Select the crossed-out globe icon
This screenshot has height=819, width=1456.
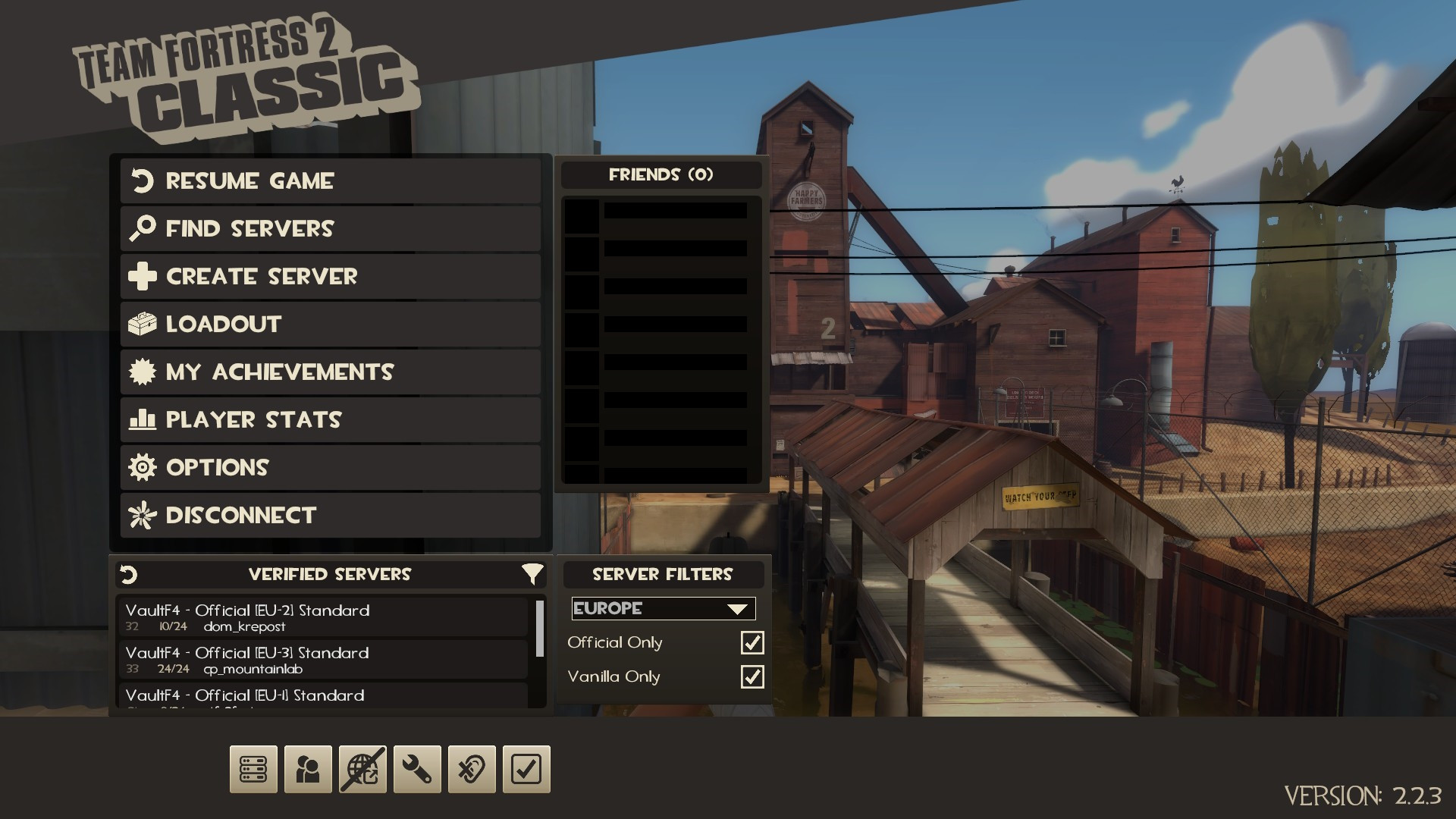click(362, 769)
